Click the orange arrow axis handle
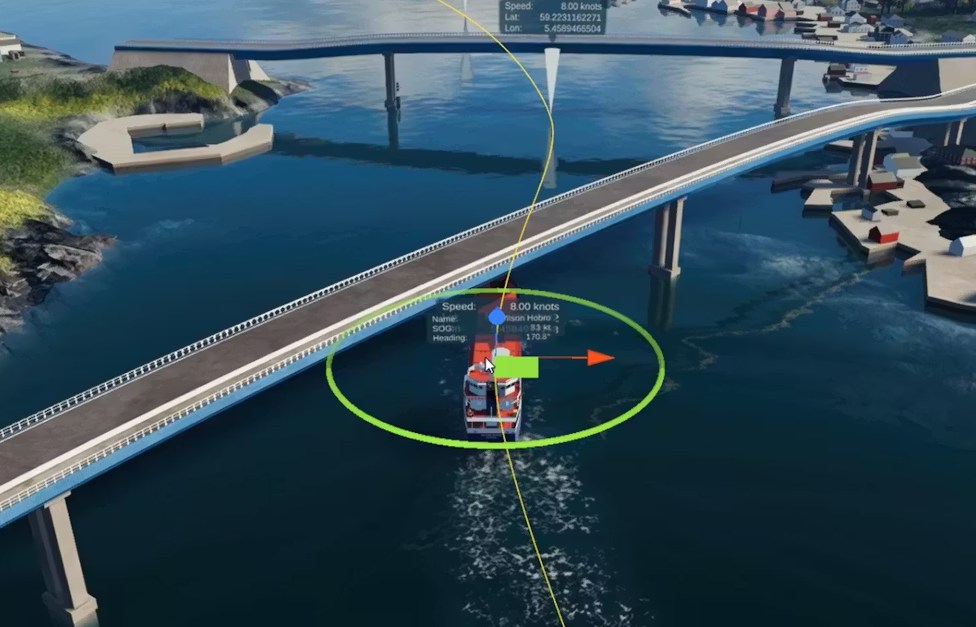 (600, 357)
